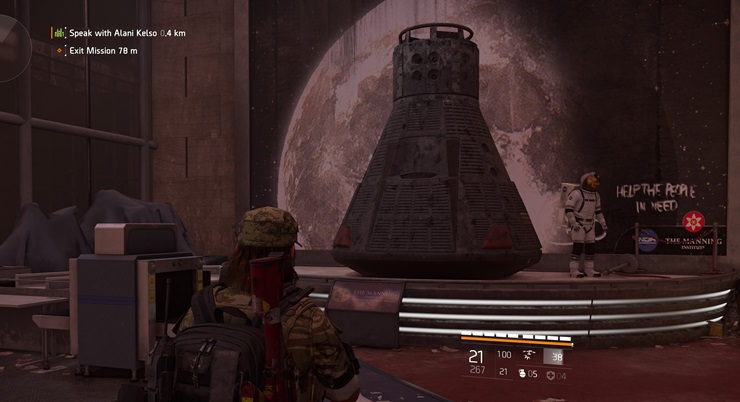Activate the drone skill icon
This screenshot has width=740, height=402.
pyautogui.click(x=527, y=356)
